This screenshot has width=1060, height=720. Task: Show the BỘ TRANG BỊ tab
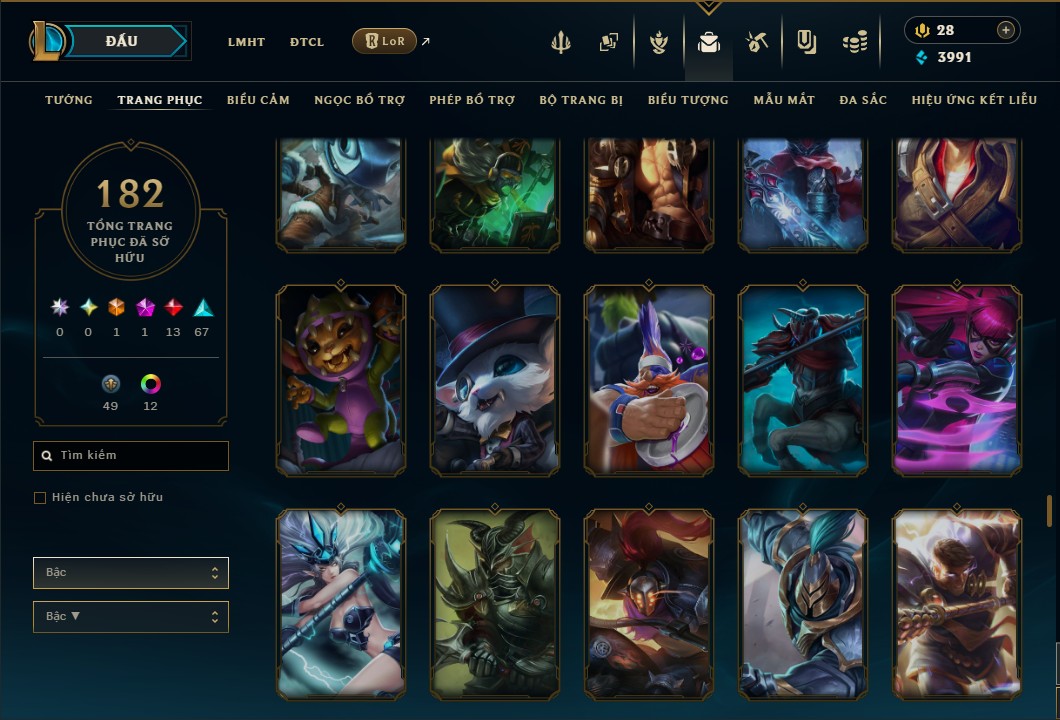[581, 100]
